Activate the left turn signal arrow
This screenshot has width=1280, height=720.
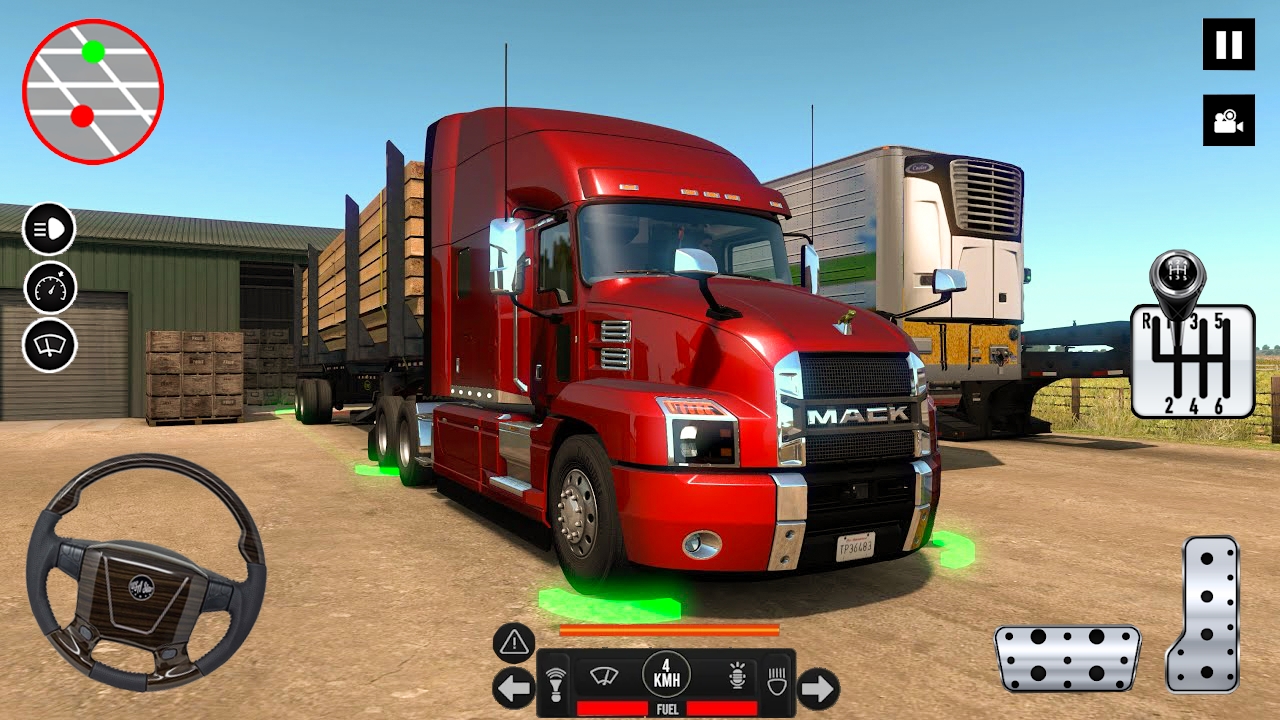[x=513, y=688]
